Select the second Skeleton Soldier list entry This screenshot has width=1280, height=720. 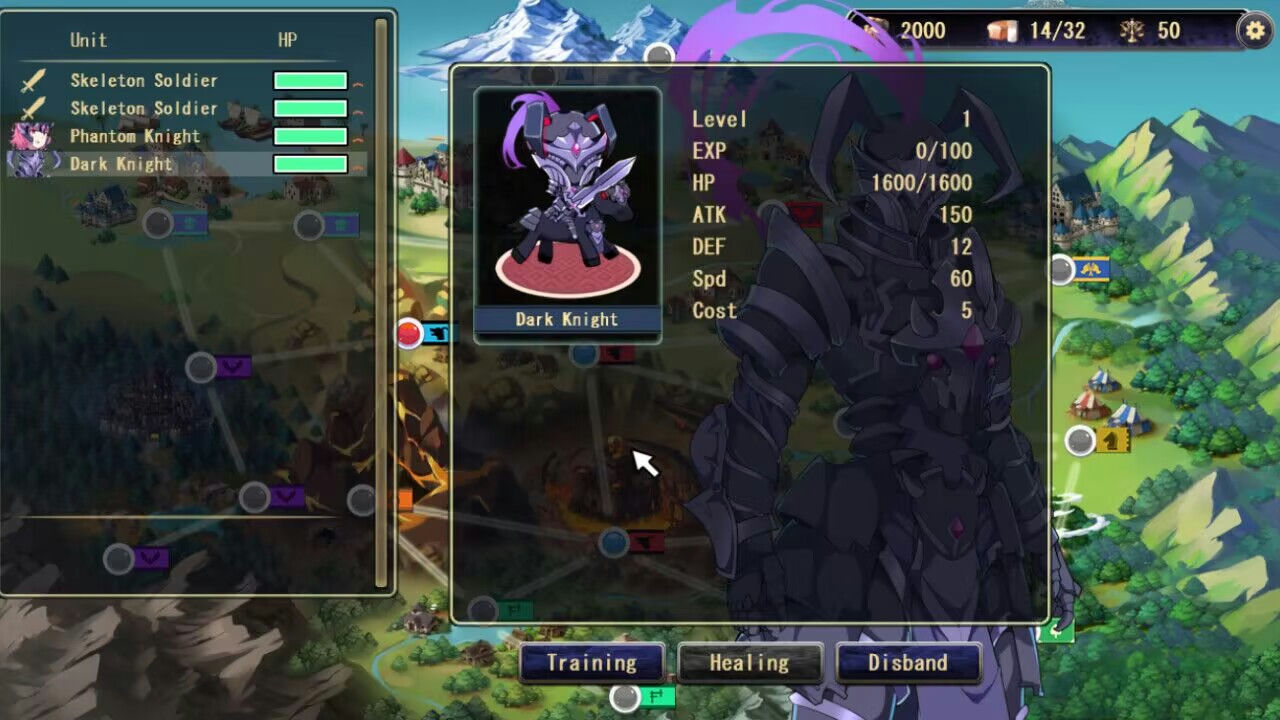click(143, 108)
